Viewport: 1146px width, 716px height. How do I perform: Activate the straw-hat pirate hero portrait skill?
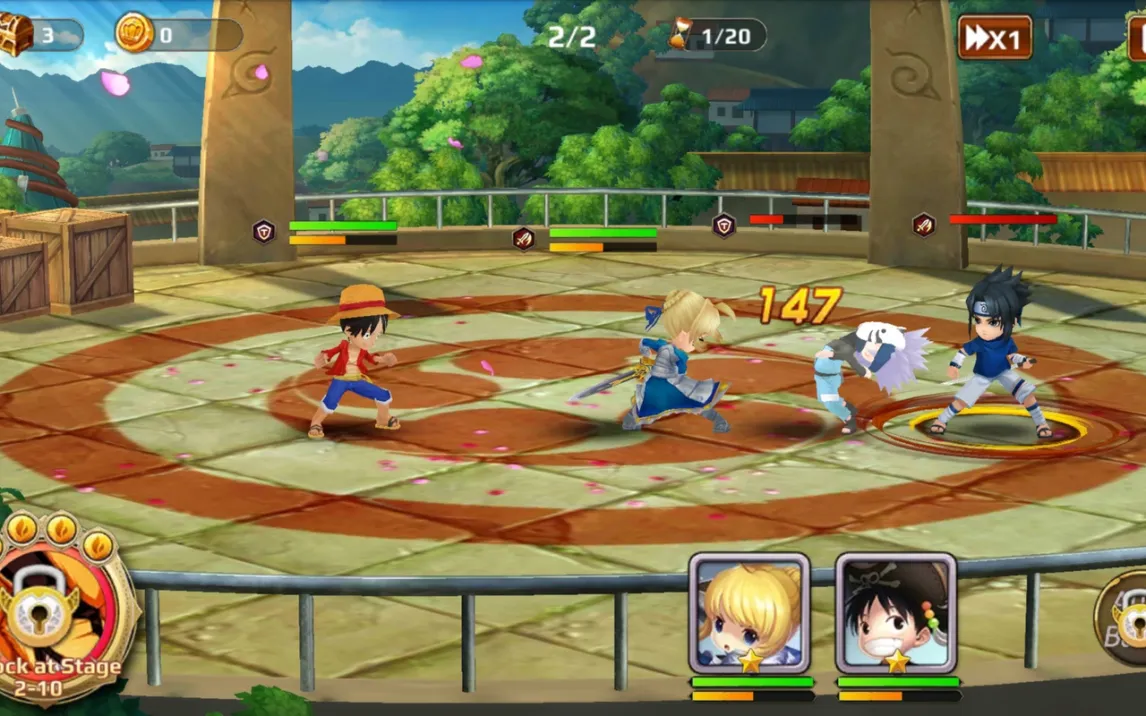(896, 613)
